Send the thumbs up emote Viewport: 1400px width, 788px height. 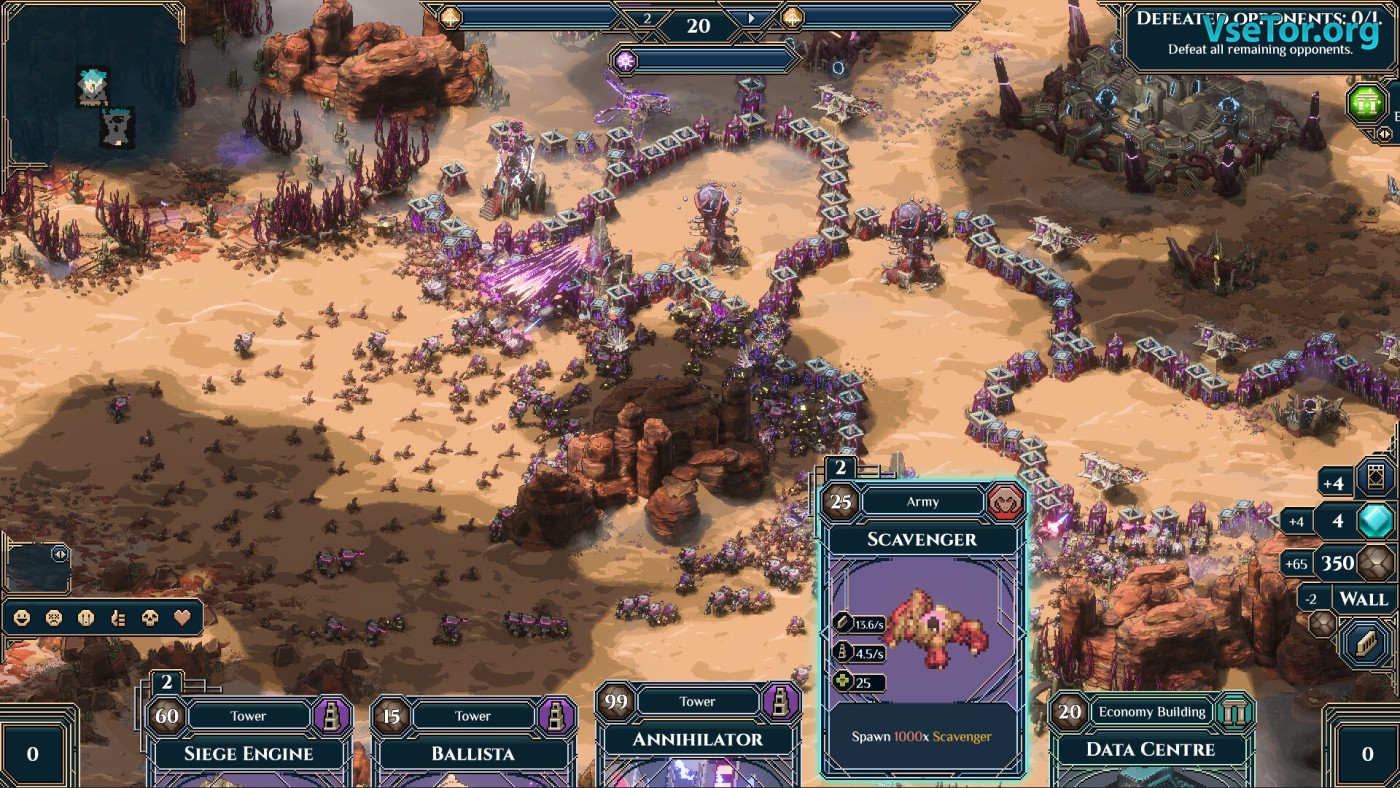click(118, 618)
